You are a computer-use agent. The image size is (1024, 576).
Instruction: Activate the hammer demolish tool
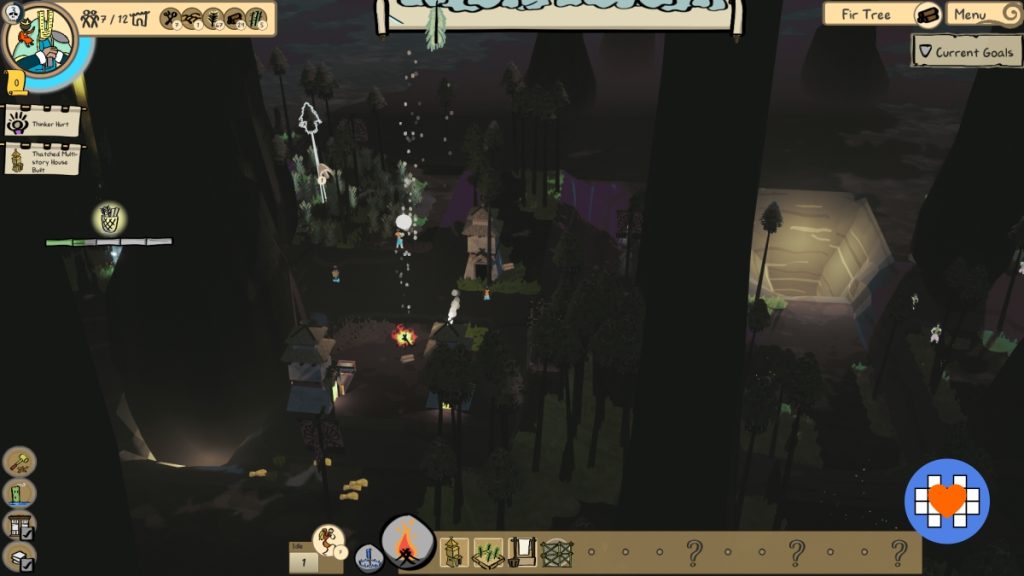pyautogui.click(x=20, y=461)
